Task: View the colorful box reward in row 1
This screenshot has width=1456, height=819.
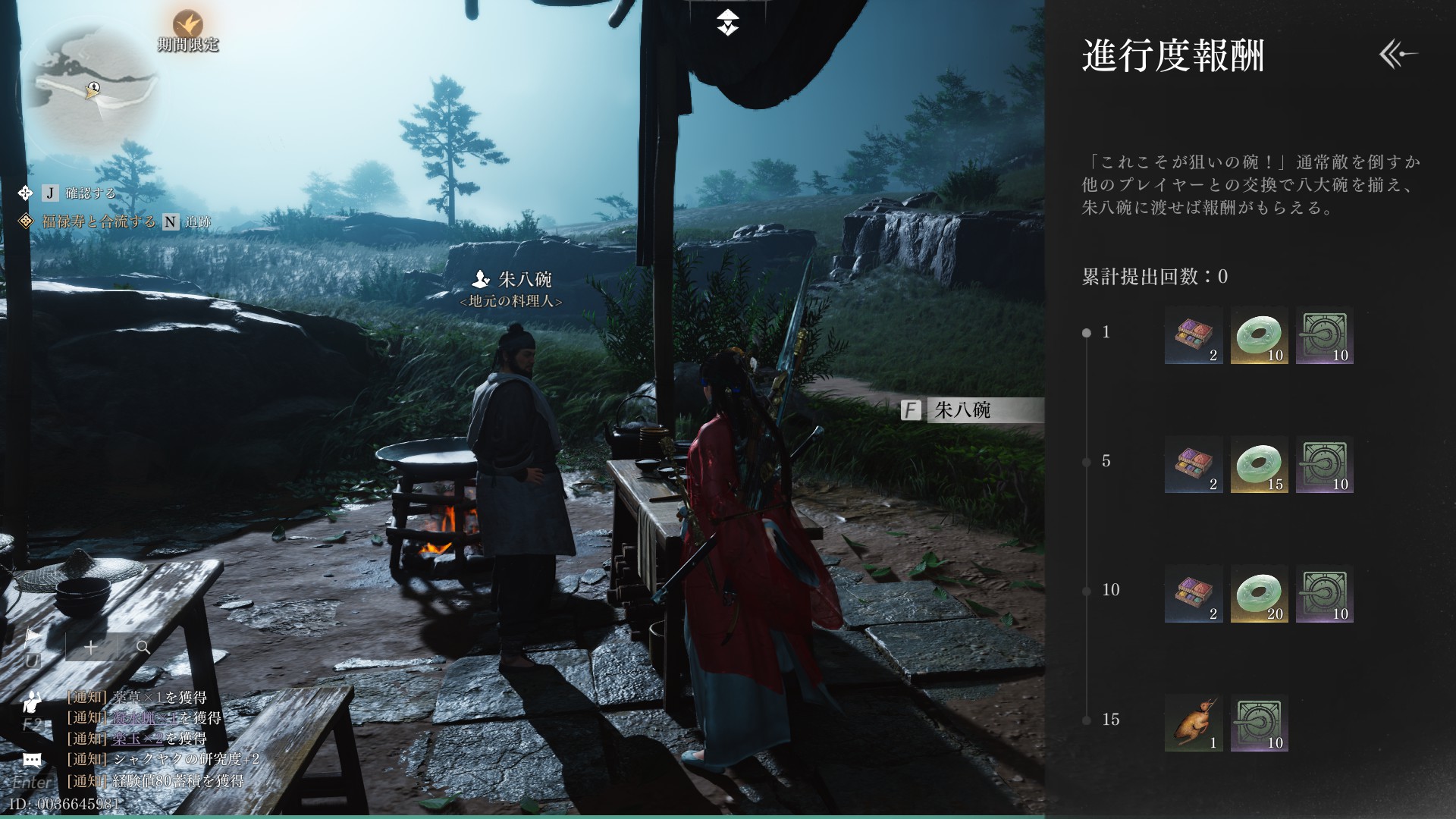Action: [x=1194, y=336]
